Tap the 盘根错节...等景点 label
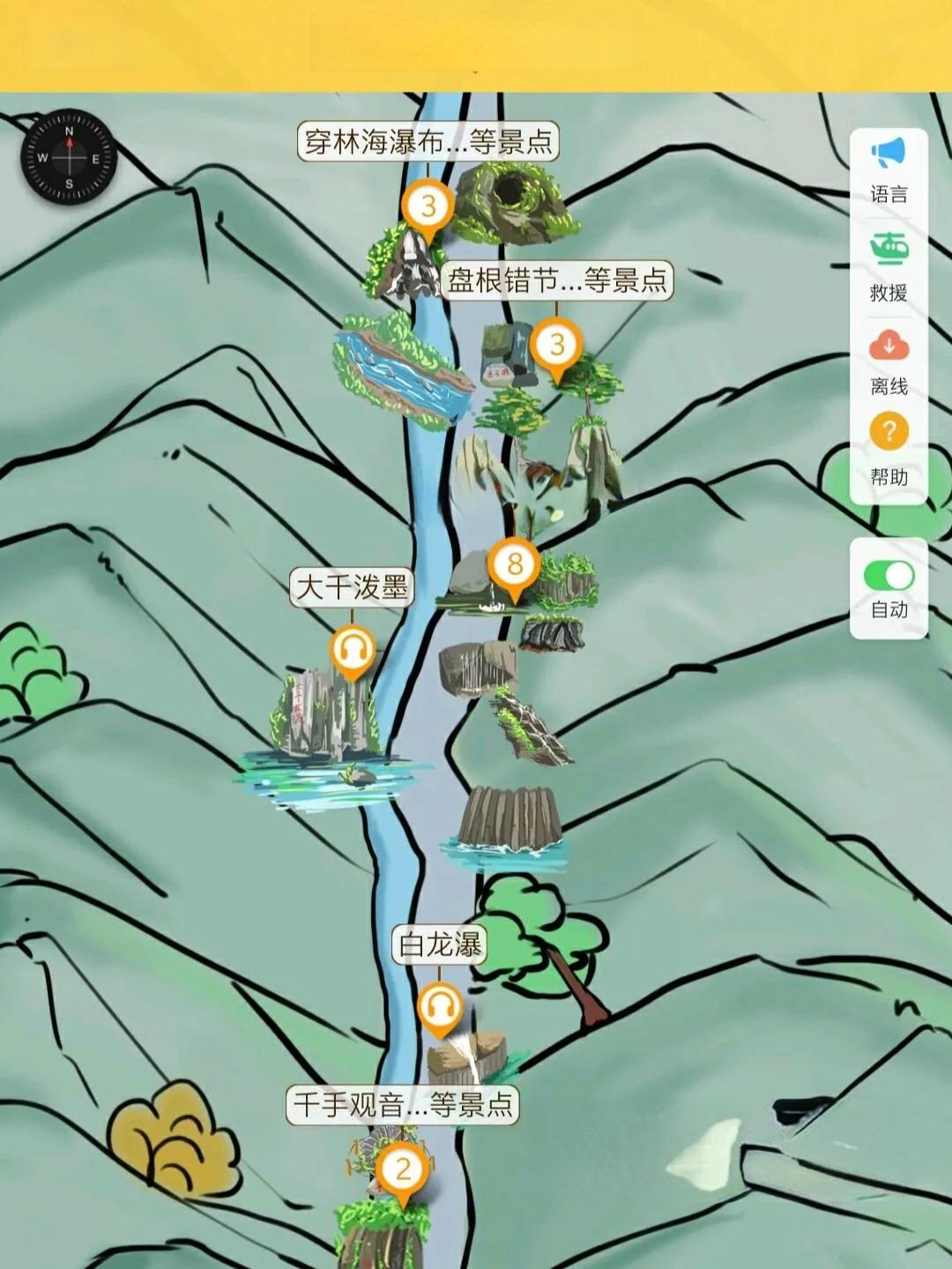This screenshot has height=1269, width=952. tap(556, 280)
